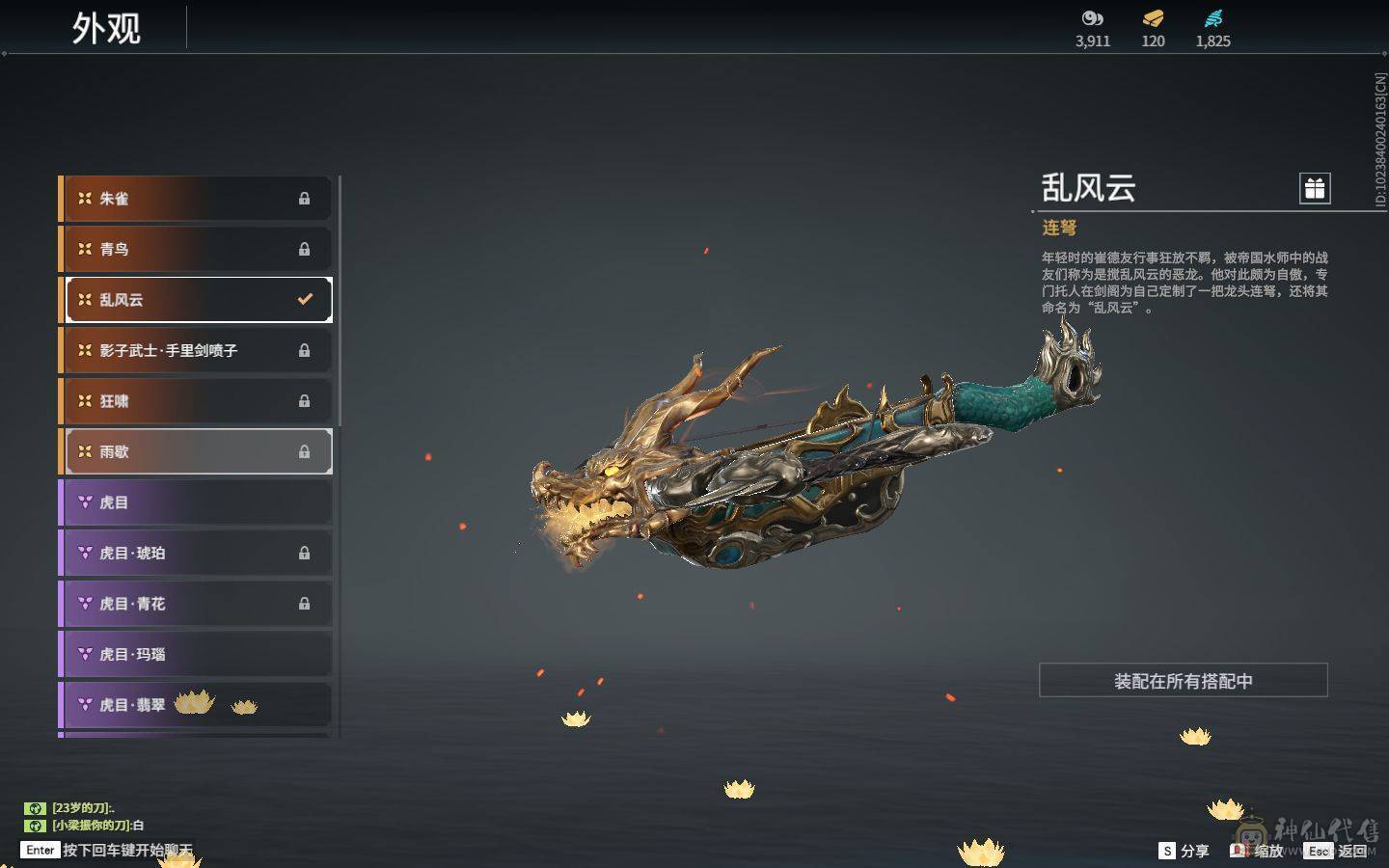Choose the 雨歌 skin row
Image resolution: width=1389 pixels, height=868 pixels.
pyautogui.click(x=198, y=451)
